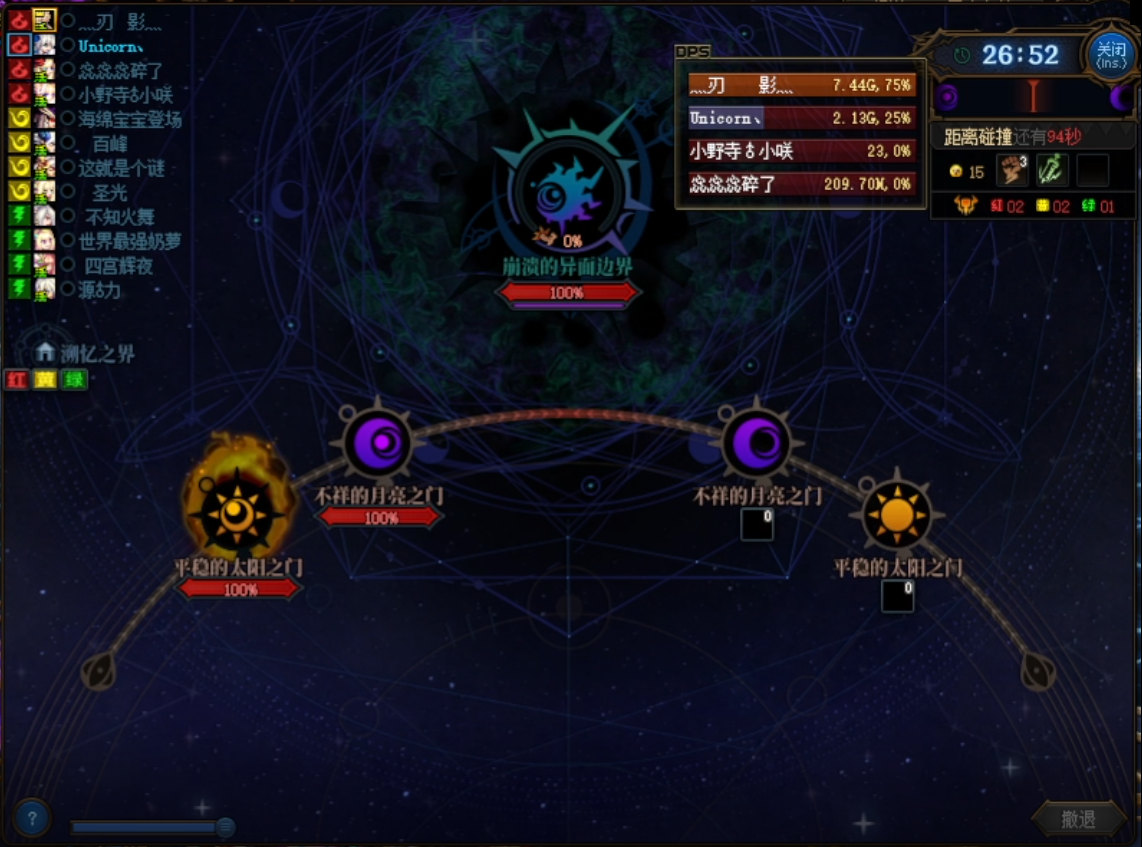Enter the flaming 平稳的太阳之门 with 100% bar
The image size is (1142, 847).
(237, 515)
